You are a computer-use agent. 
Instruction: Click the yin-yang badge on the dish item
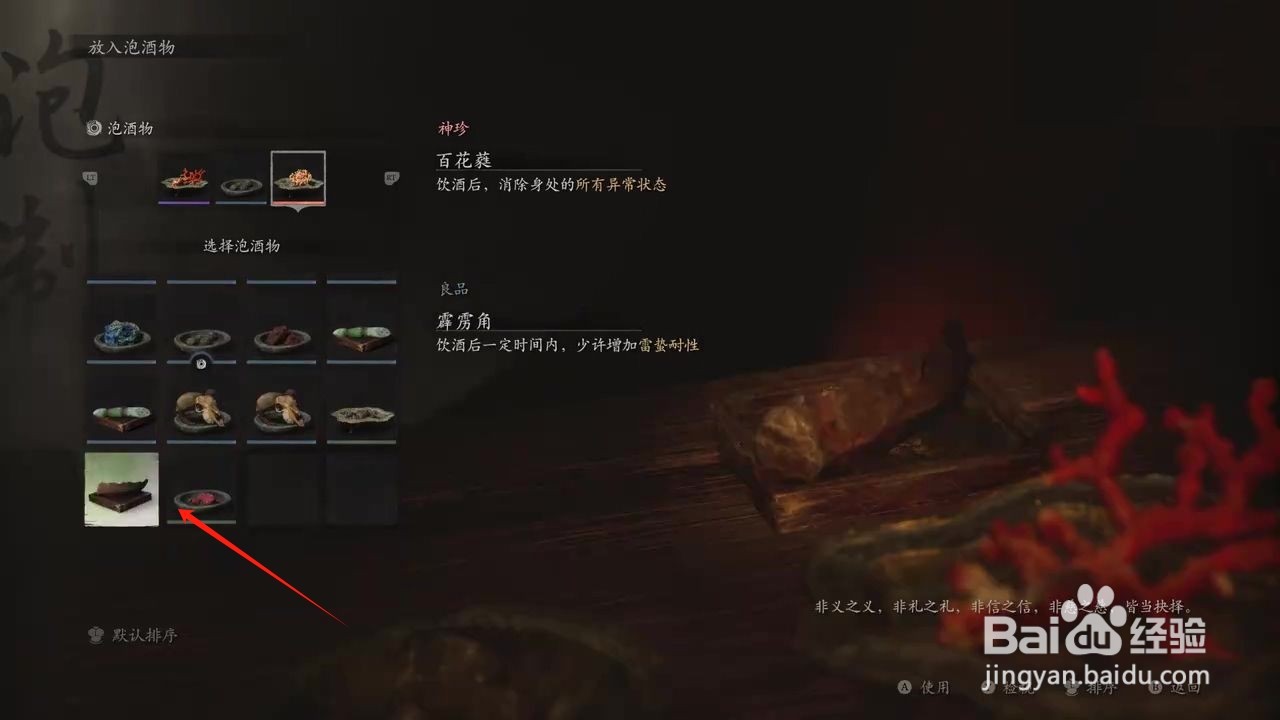click(201, 364)
